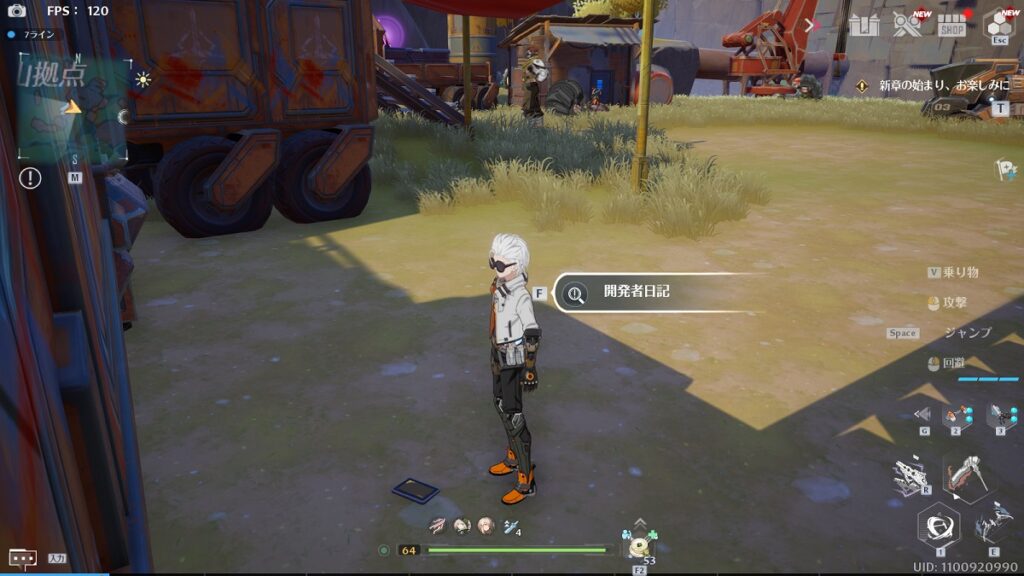This screenshot has height=576, width=1024.
Task: Use the food item near health bar
Action: tap(638, 546)
